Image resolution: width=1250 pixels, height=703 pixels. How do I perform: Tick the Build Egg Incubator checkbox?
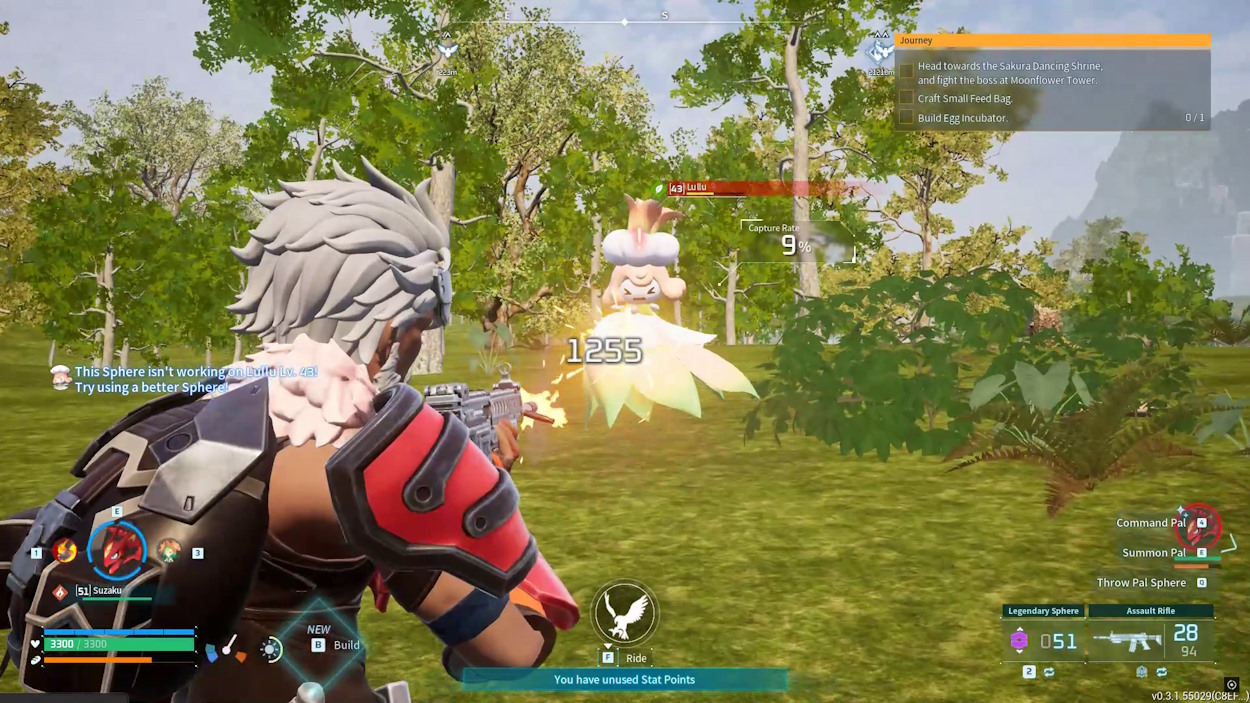(x=906, y=117)
